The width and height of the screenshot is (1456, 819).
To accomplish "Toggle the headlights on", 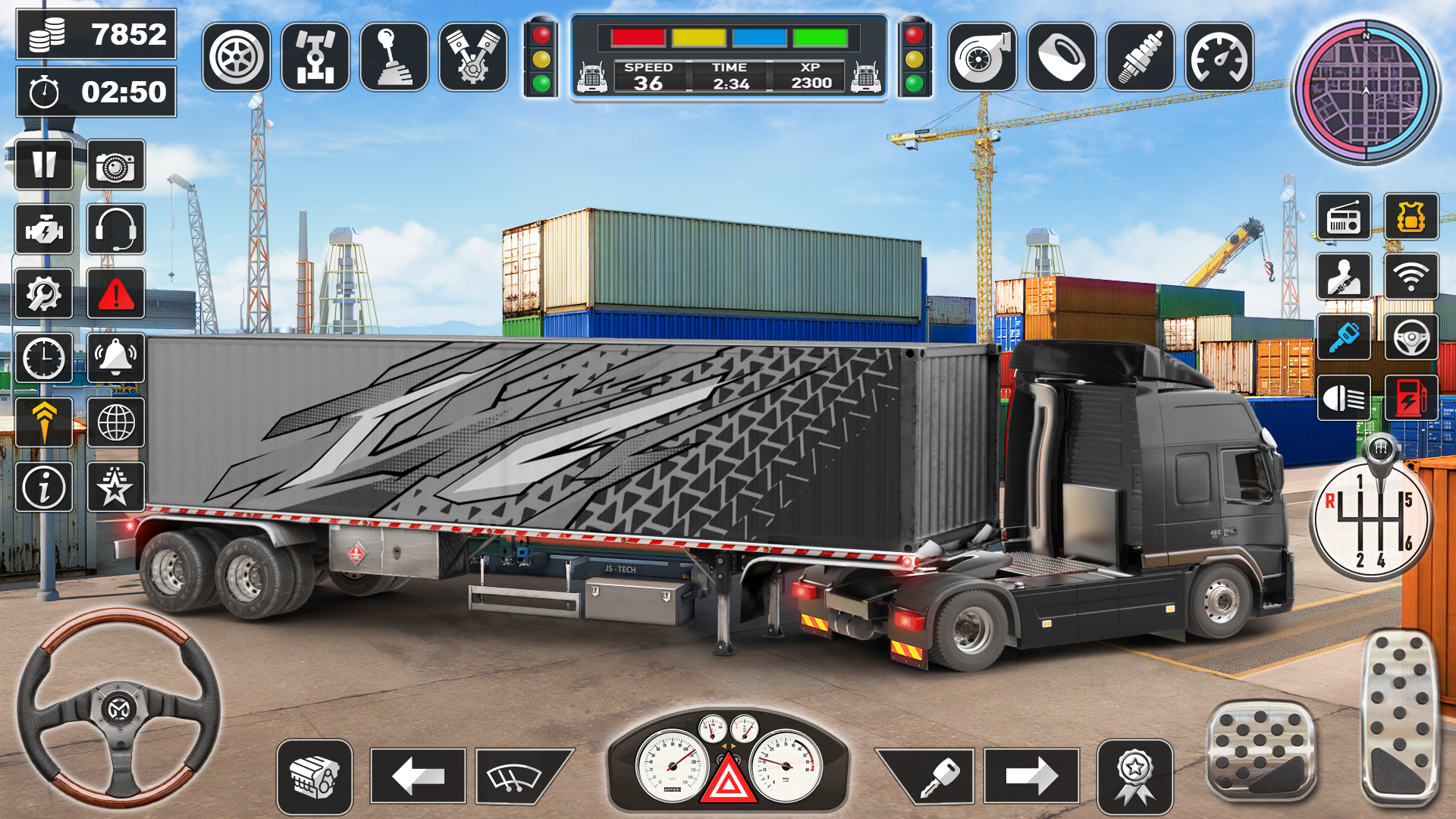I will [1342, 398].
